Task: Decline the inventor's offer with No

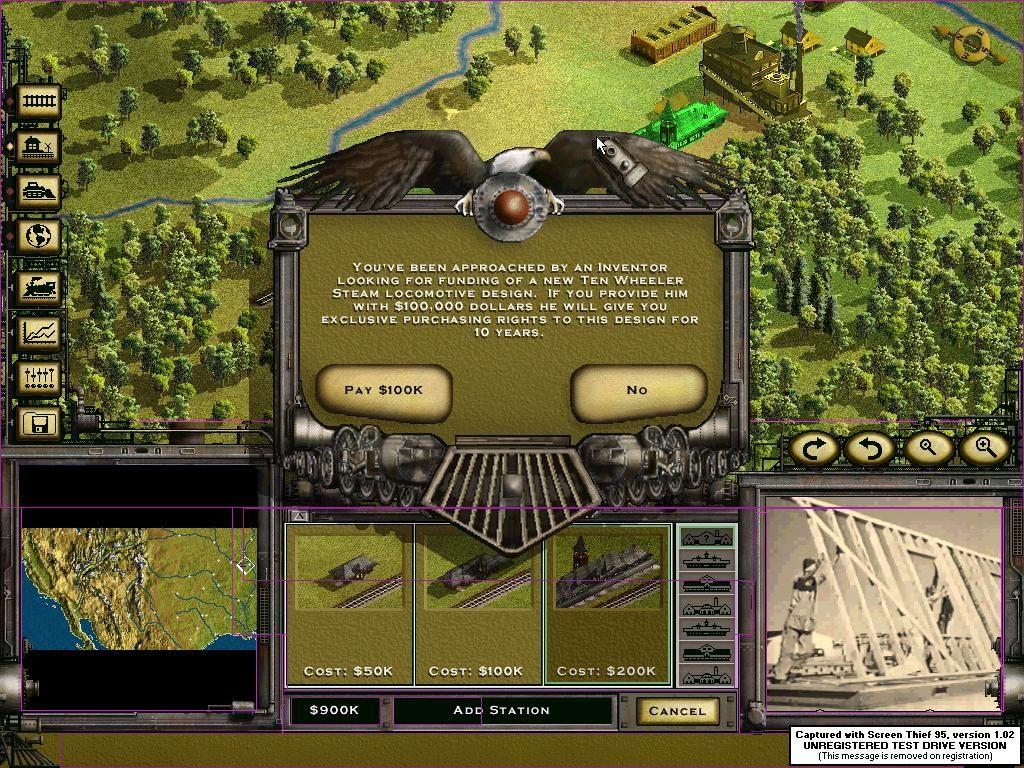Action: pyautogui.click(x=637, y=390)
